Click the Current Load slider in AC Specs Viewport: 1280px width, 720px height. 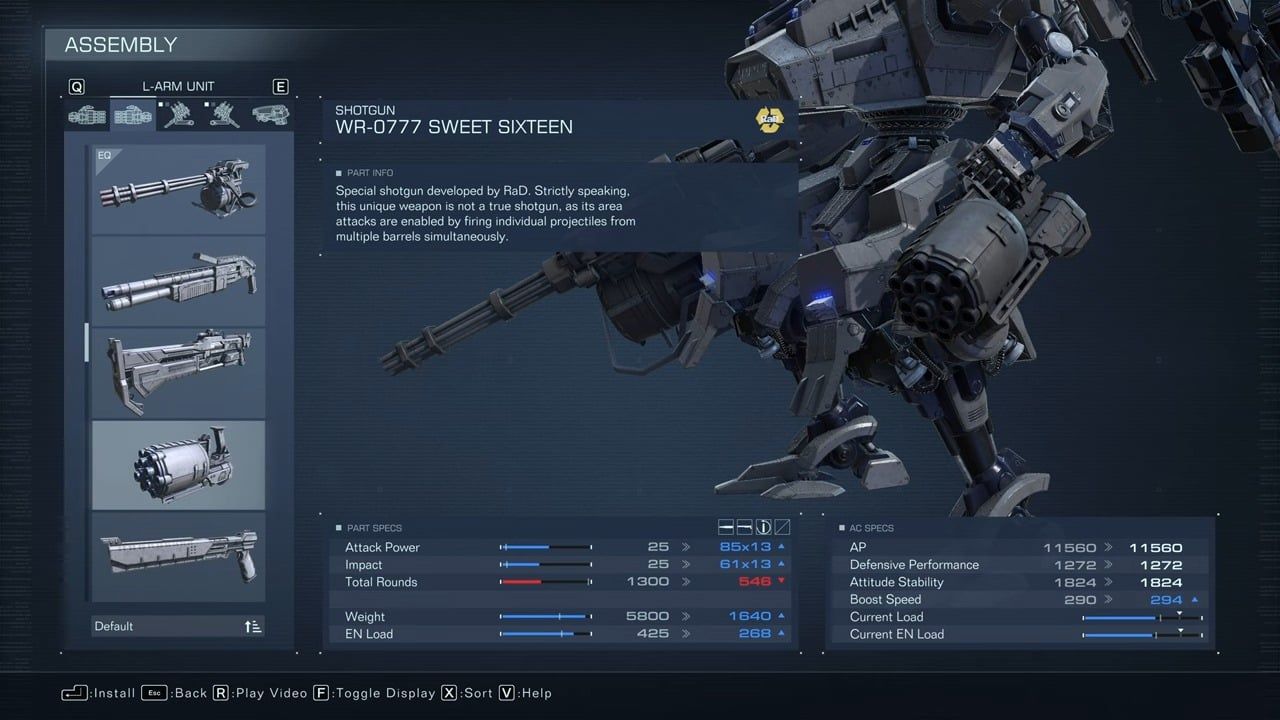coord(1140,616)
